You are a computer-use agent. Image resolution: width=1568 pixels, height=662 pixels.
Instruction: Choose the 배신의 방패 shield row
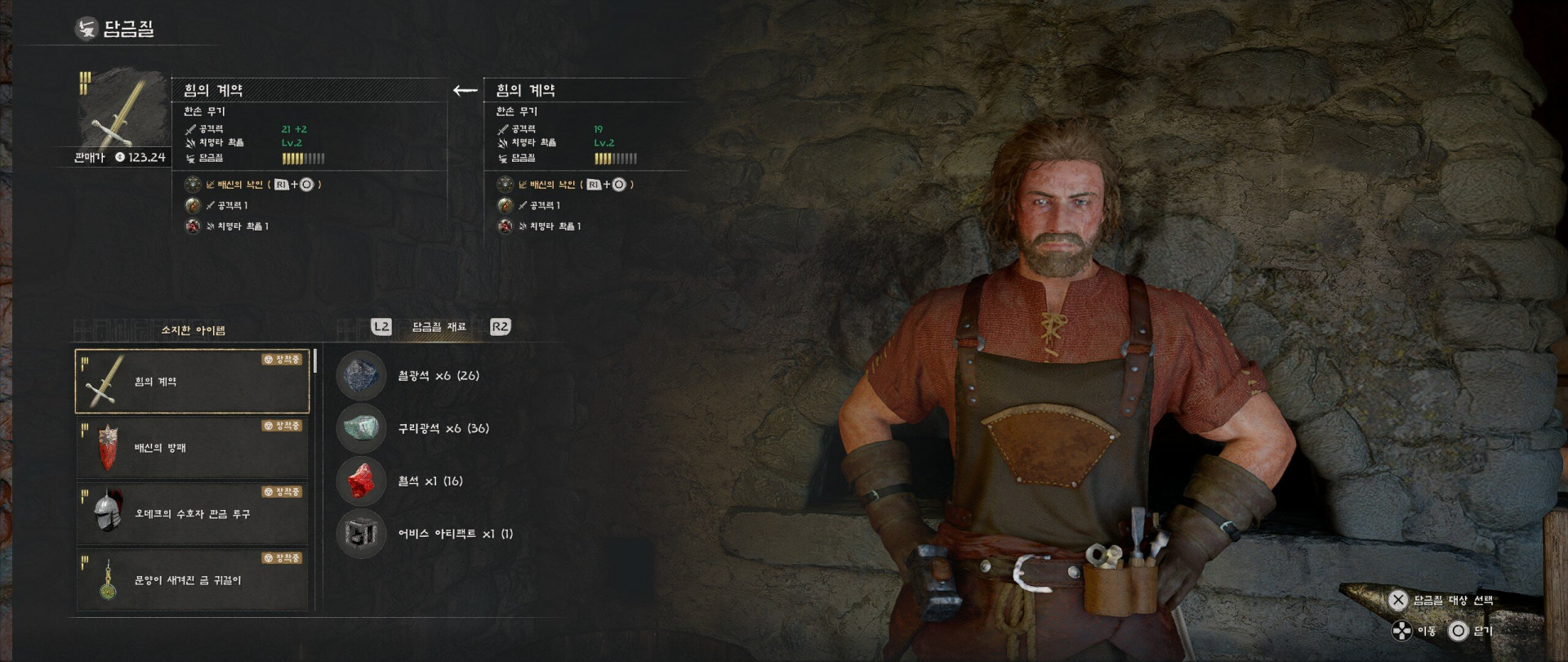point(192,448)
